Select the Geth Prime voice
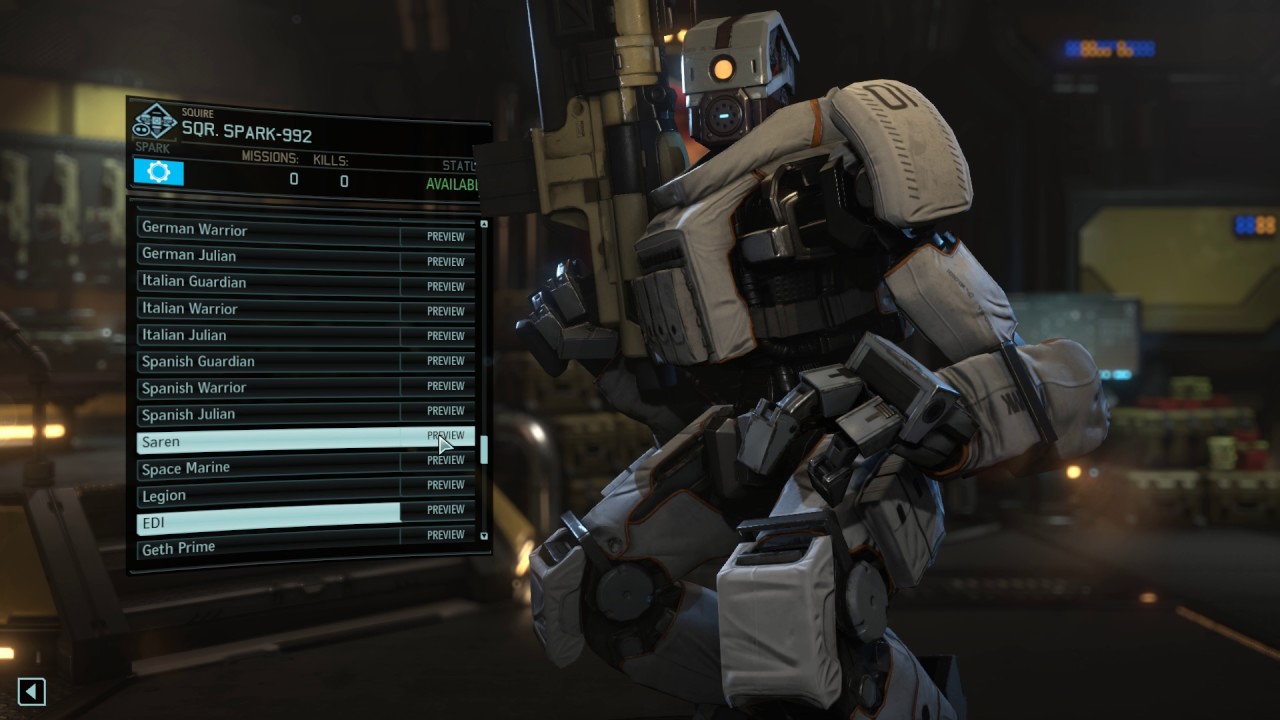This screenshot has height=720, width=1280. [x=268, y=547]
